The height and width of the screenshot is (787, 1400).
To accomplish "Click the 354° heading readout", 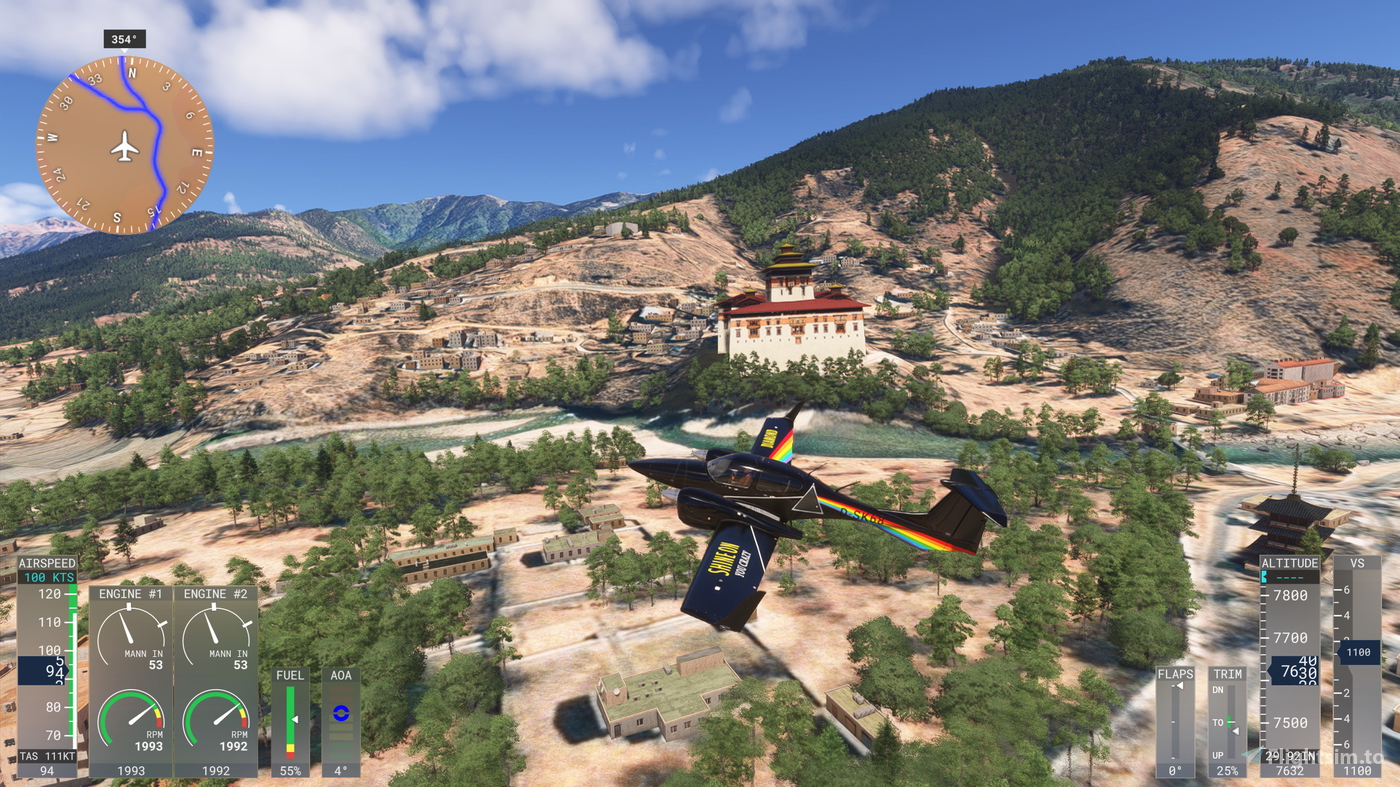I will point(125,37).
